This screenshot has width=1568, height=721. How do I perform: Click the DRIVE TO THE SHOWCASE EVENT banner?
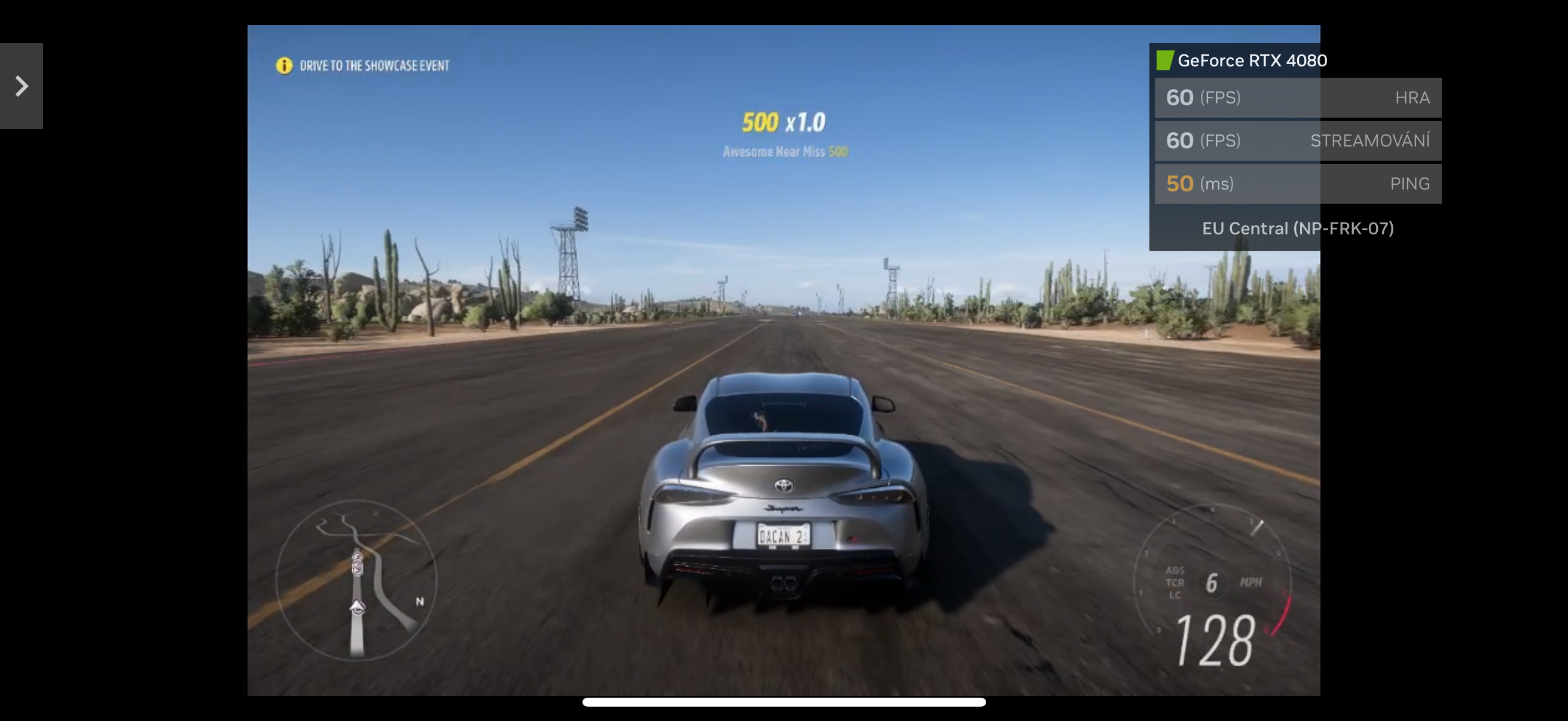point(375,65)
